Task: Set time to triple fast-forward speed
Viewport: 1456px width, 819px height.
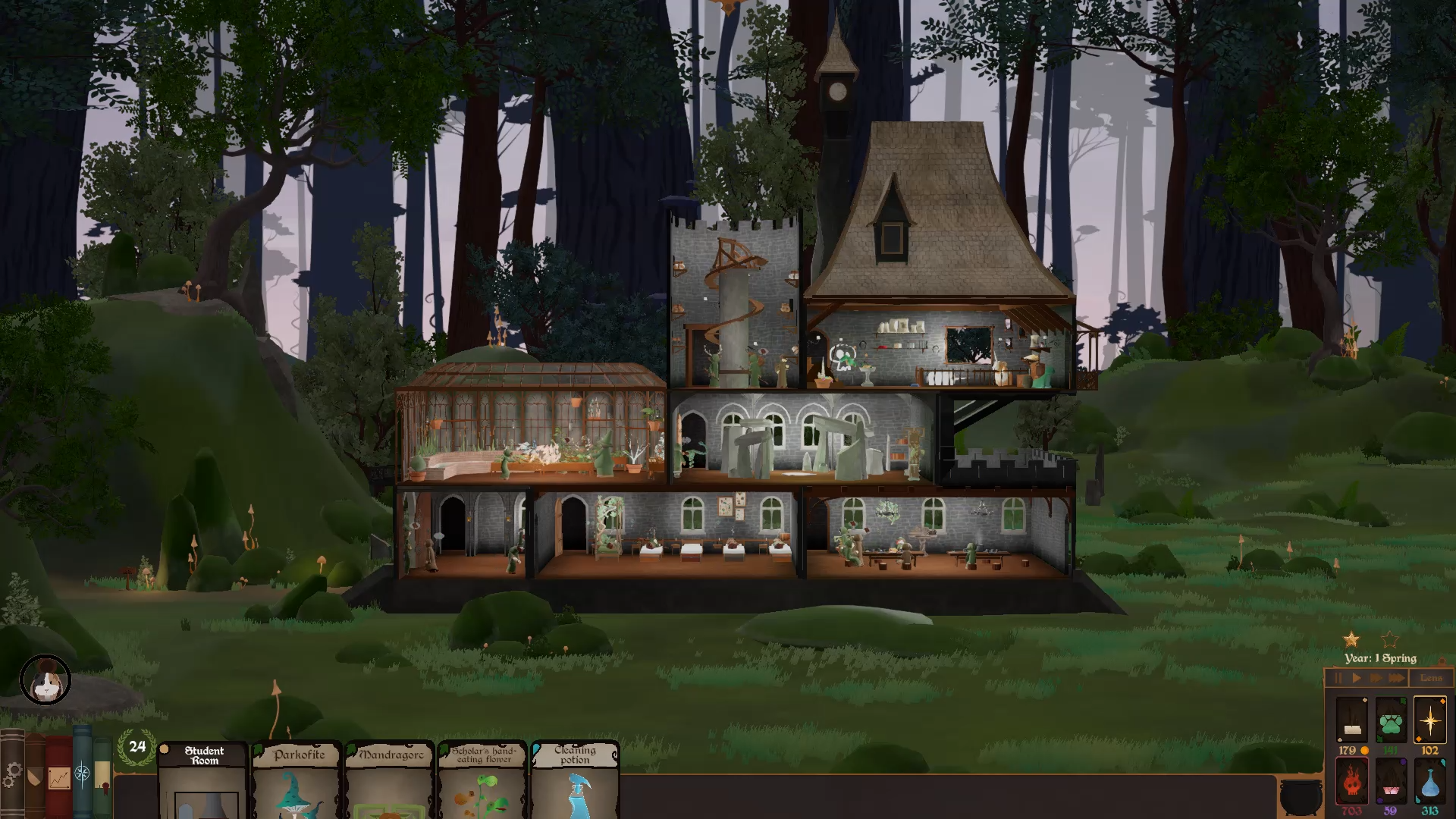Action: pos(1397,678)
